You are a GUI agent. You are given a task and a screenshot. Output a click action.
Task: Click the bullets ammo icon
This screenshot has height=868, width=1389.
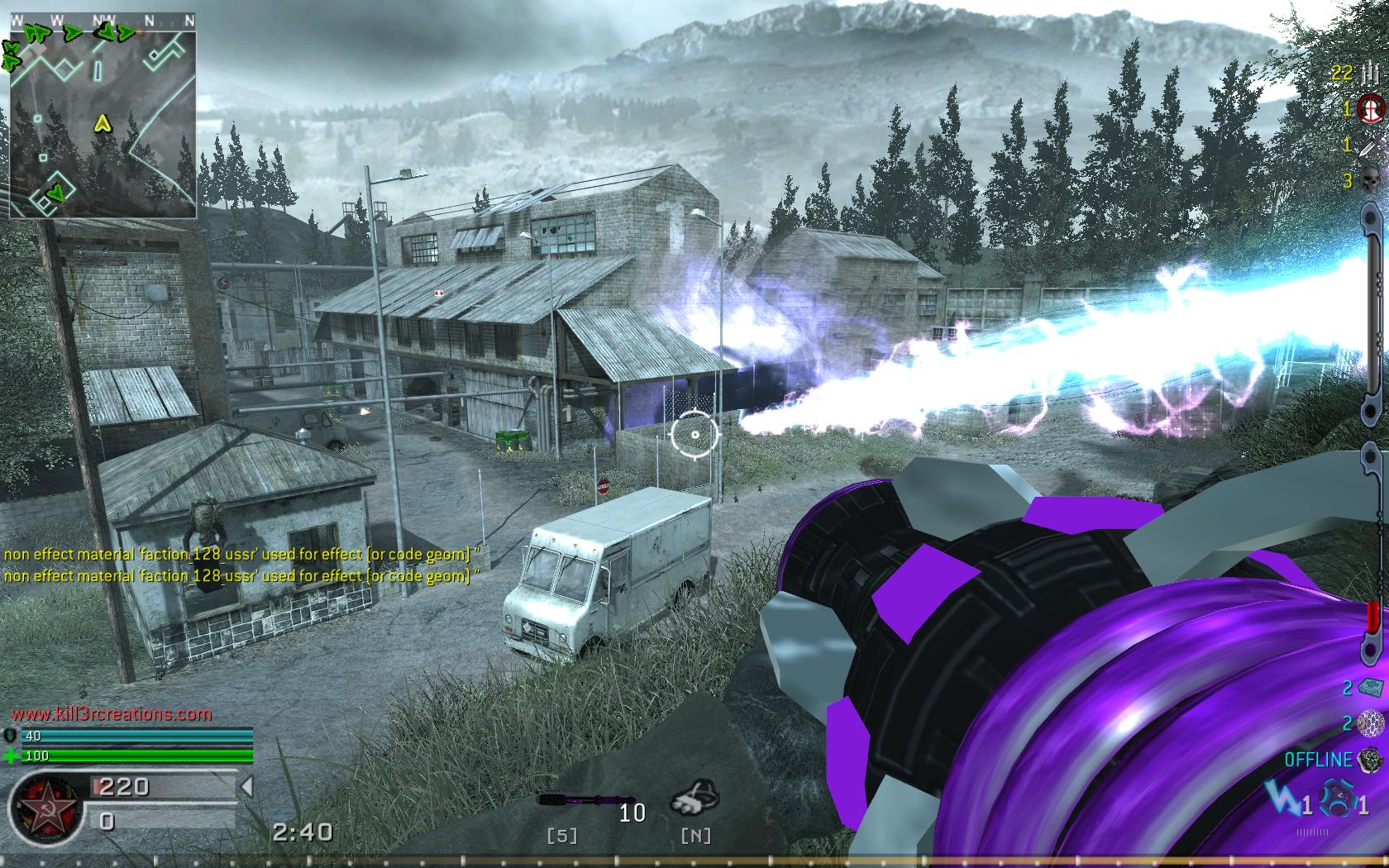pos(1368,73)
